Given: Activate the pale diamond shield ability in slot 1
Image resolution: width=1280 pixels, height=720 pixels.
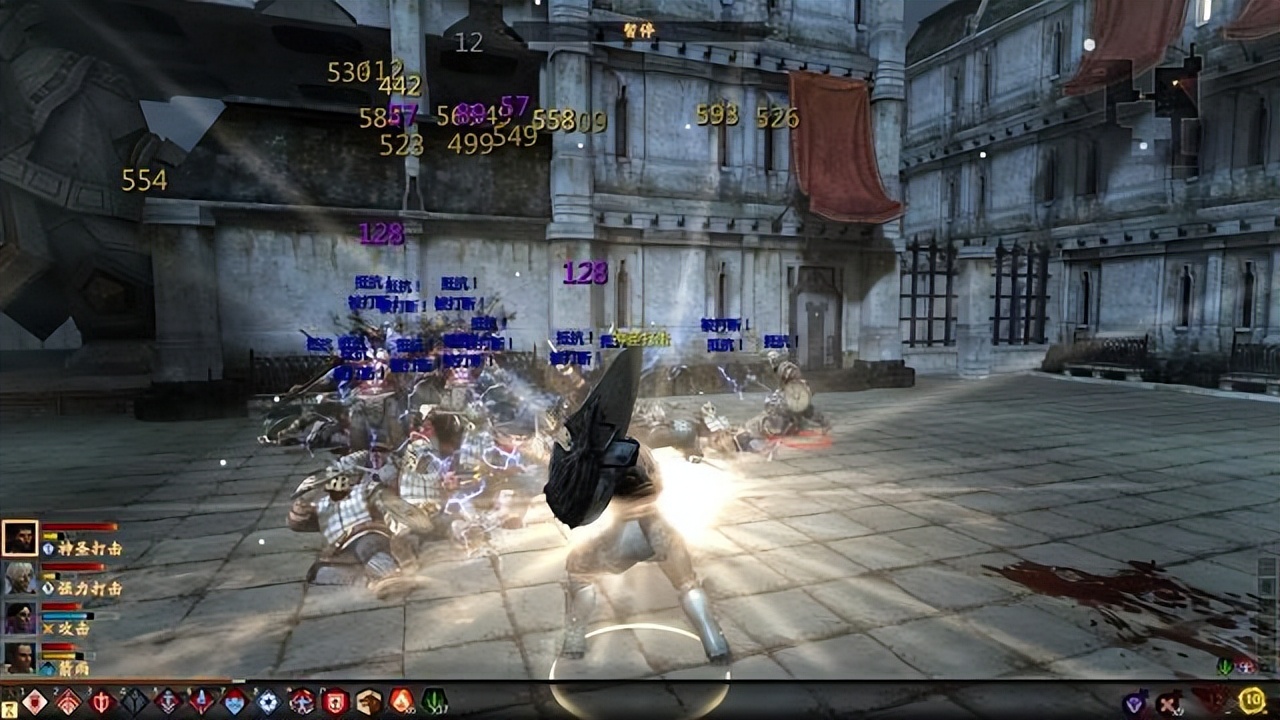Looking at the screenshot, I should (35, 701).
